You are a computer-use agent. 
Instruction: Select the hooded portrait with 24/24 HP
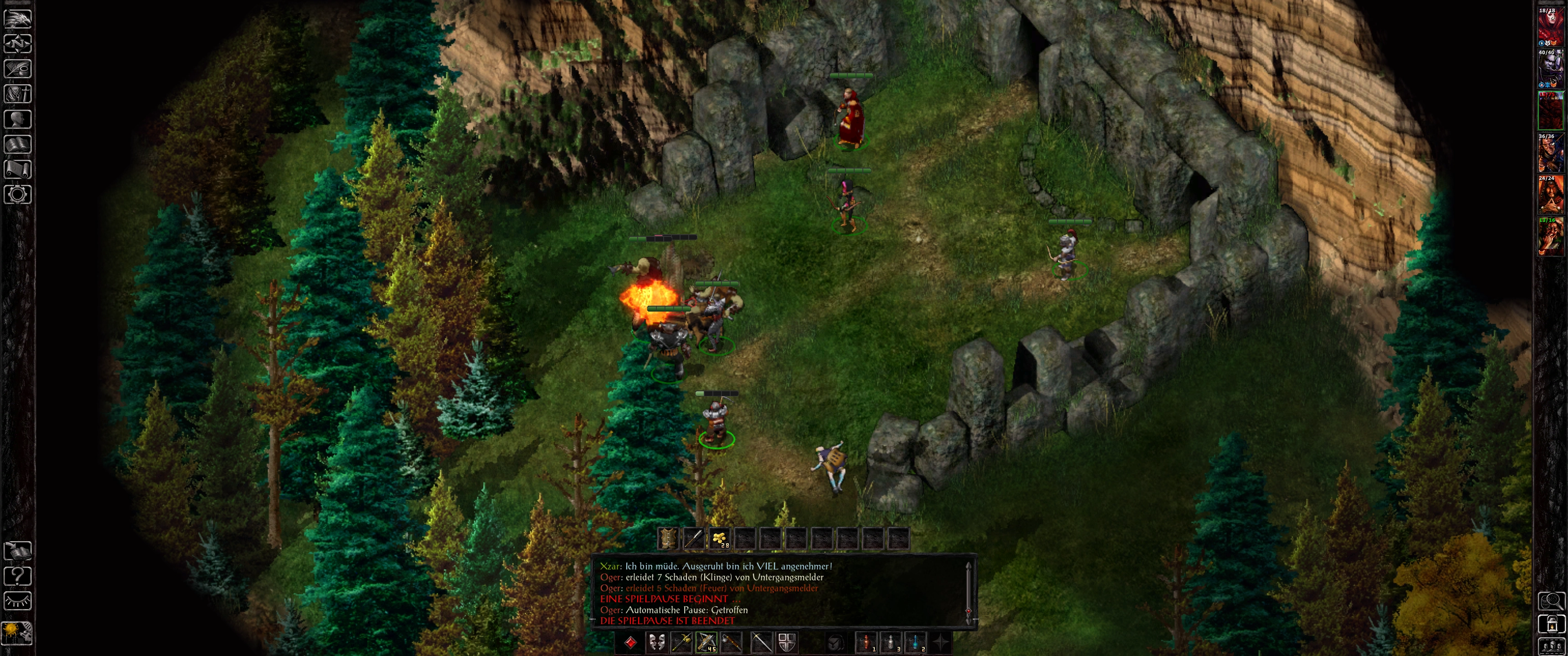(x=1549, y=195)
